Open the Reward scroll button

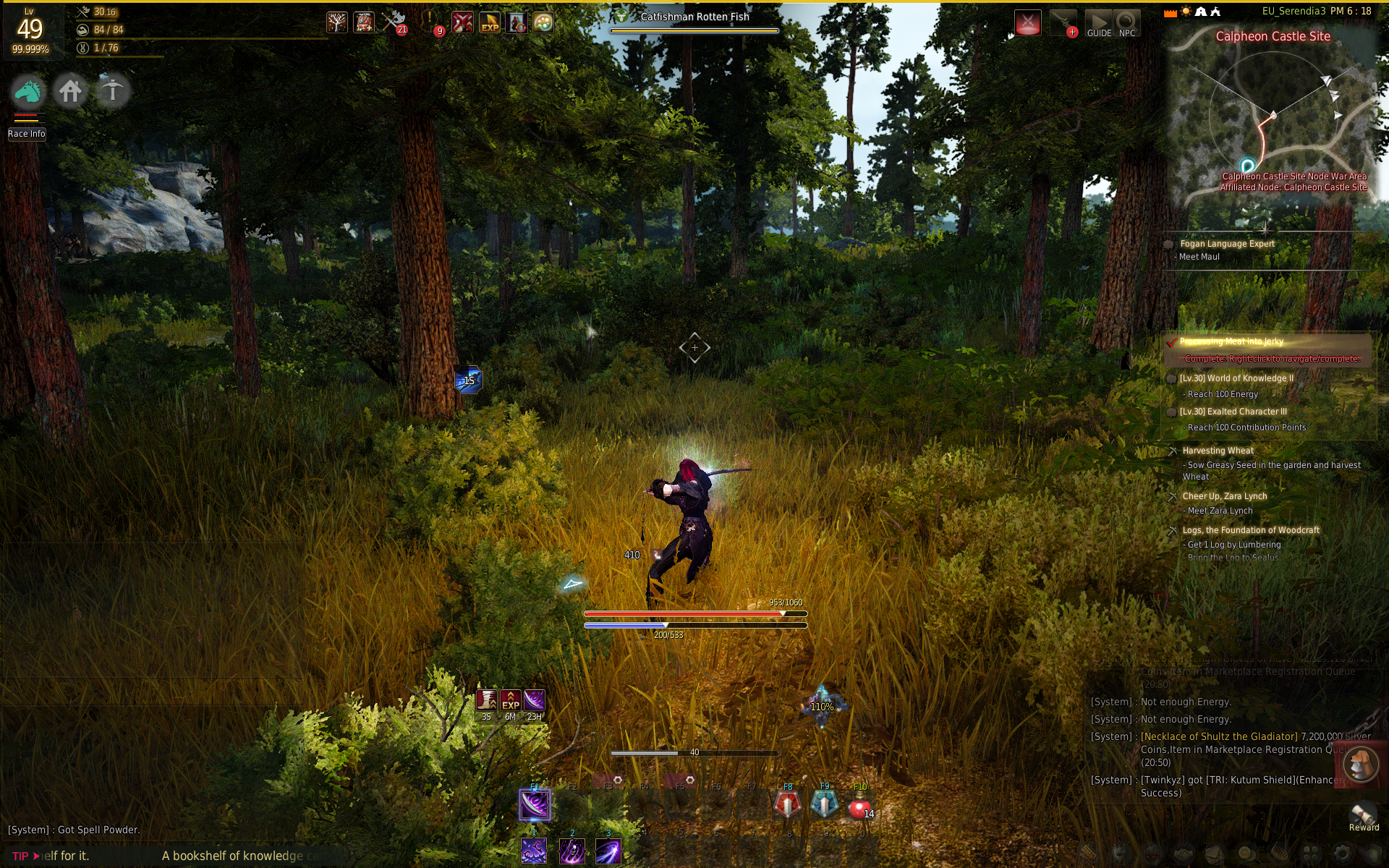tap(1363, 816)
